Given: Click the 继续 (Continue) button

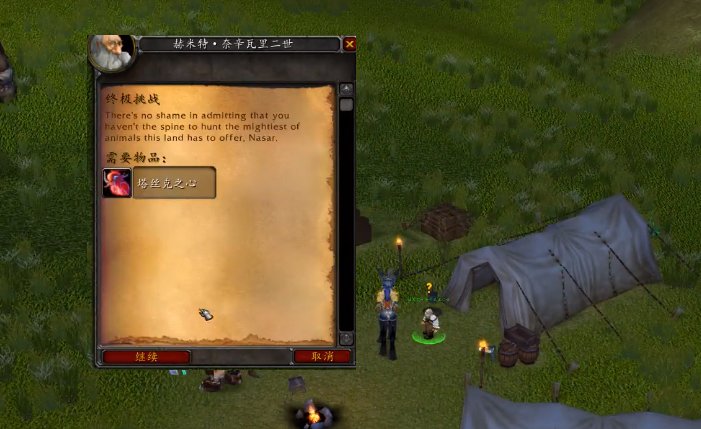Looking at the screenshot, I should (146, 356).
